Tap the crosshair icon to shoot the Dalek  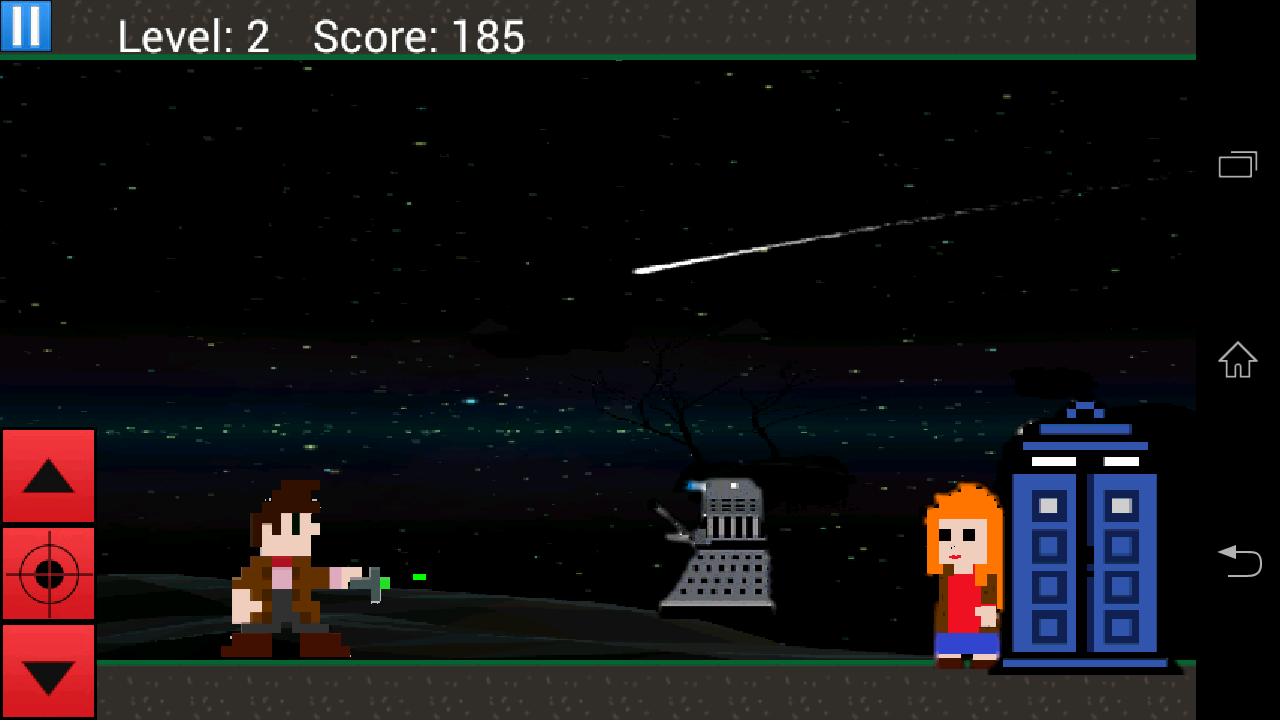(48, 575)
